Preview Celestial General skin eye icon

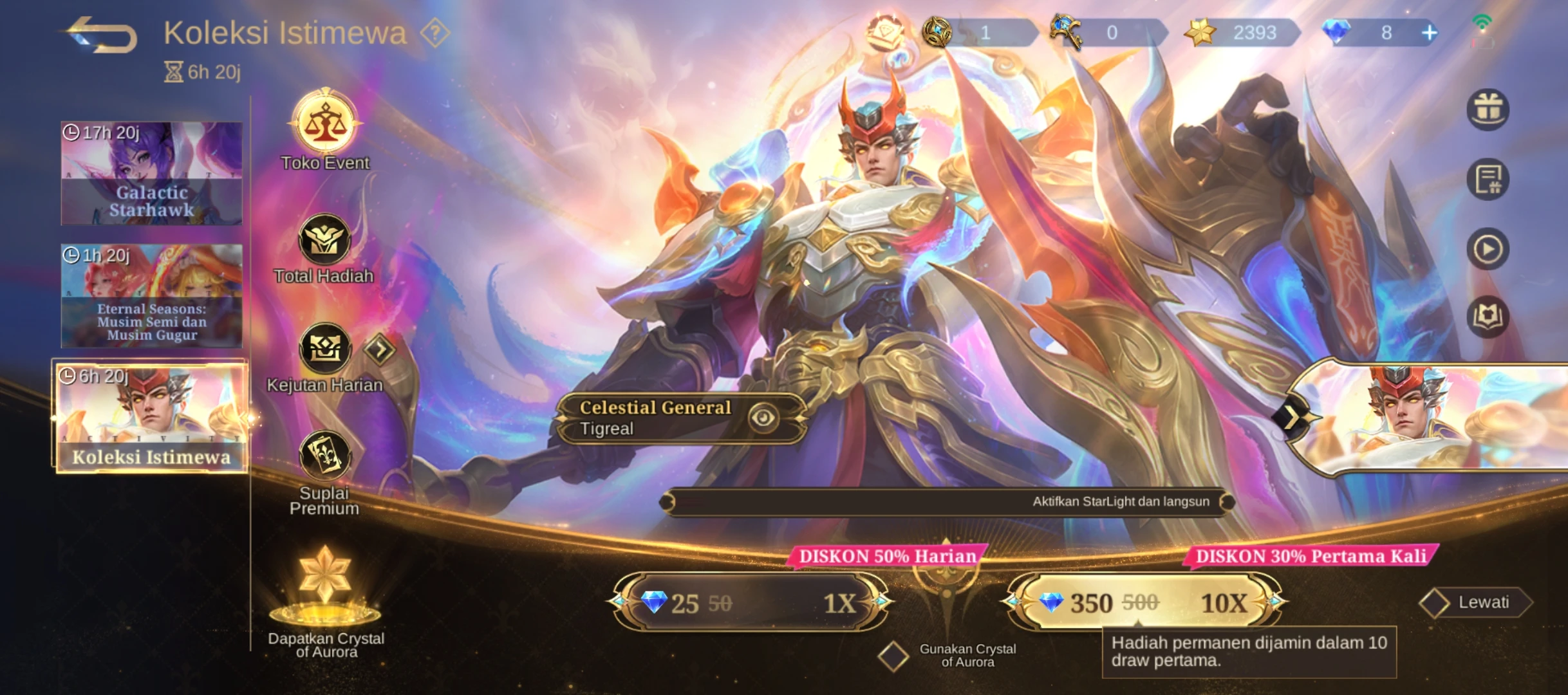(x=763, y=418)
